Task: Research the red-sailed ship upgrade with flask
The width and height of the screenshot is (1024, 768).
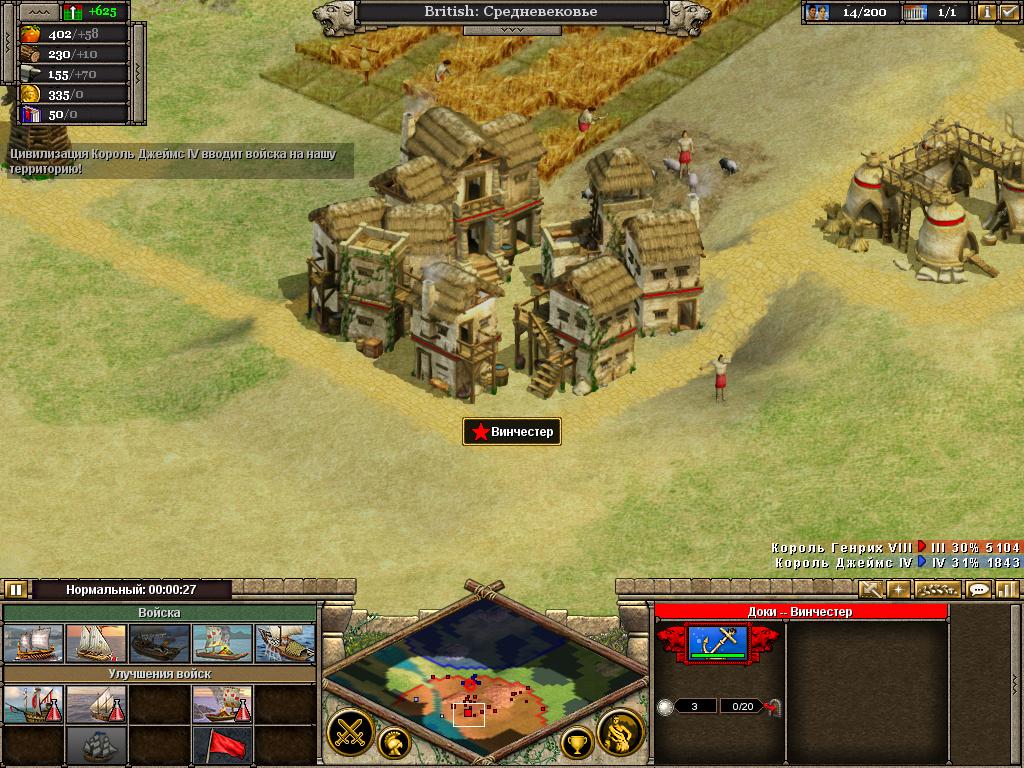Action: [x=33, y=705]
